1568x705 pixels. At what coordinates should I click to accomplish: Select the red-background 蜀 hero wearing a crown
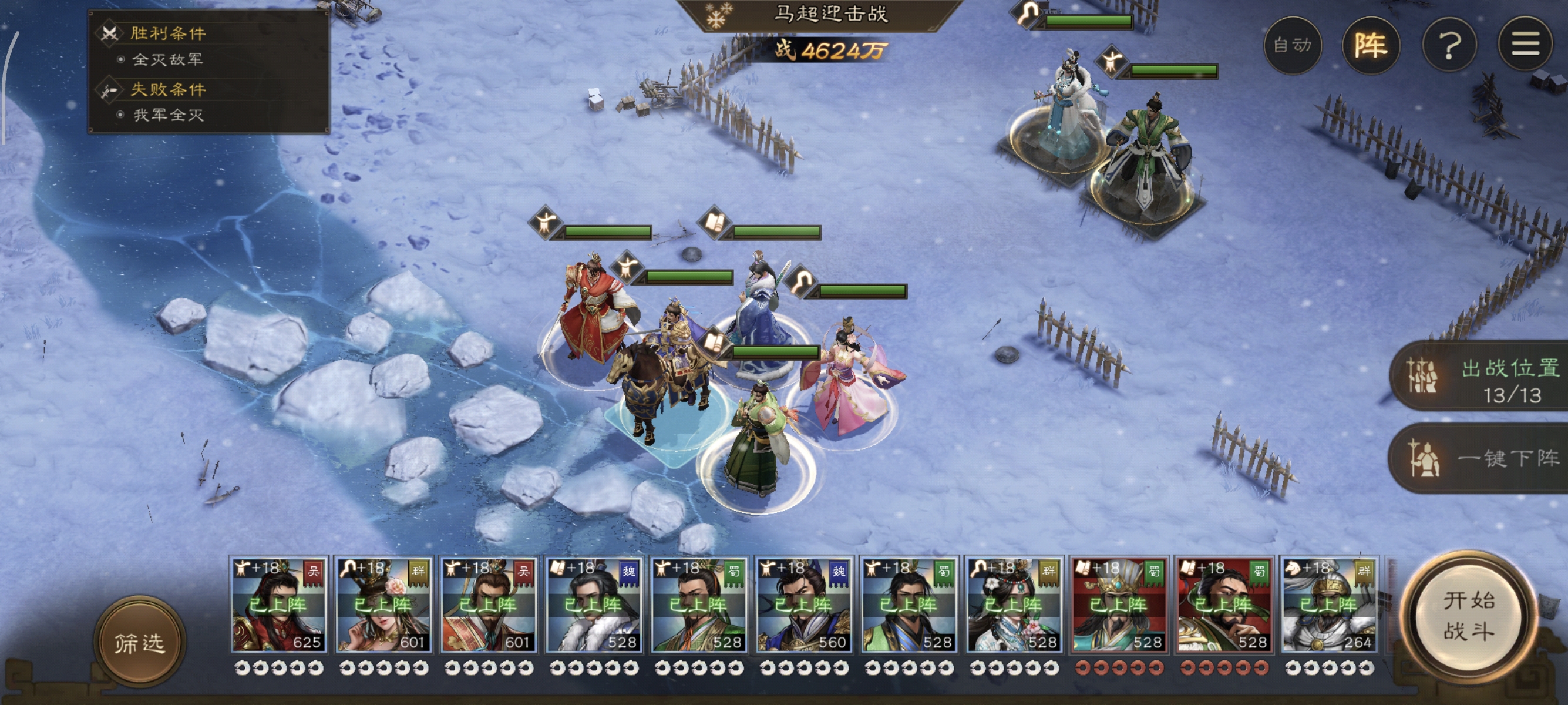(x=1119, y=605)
